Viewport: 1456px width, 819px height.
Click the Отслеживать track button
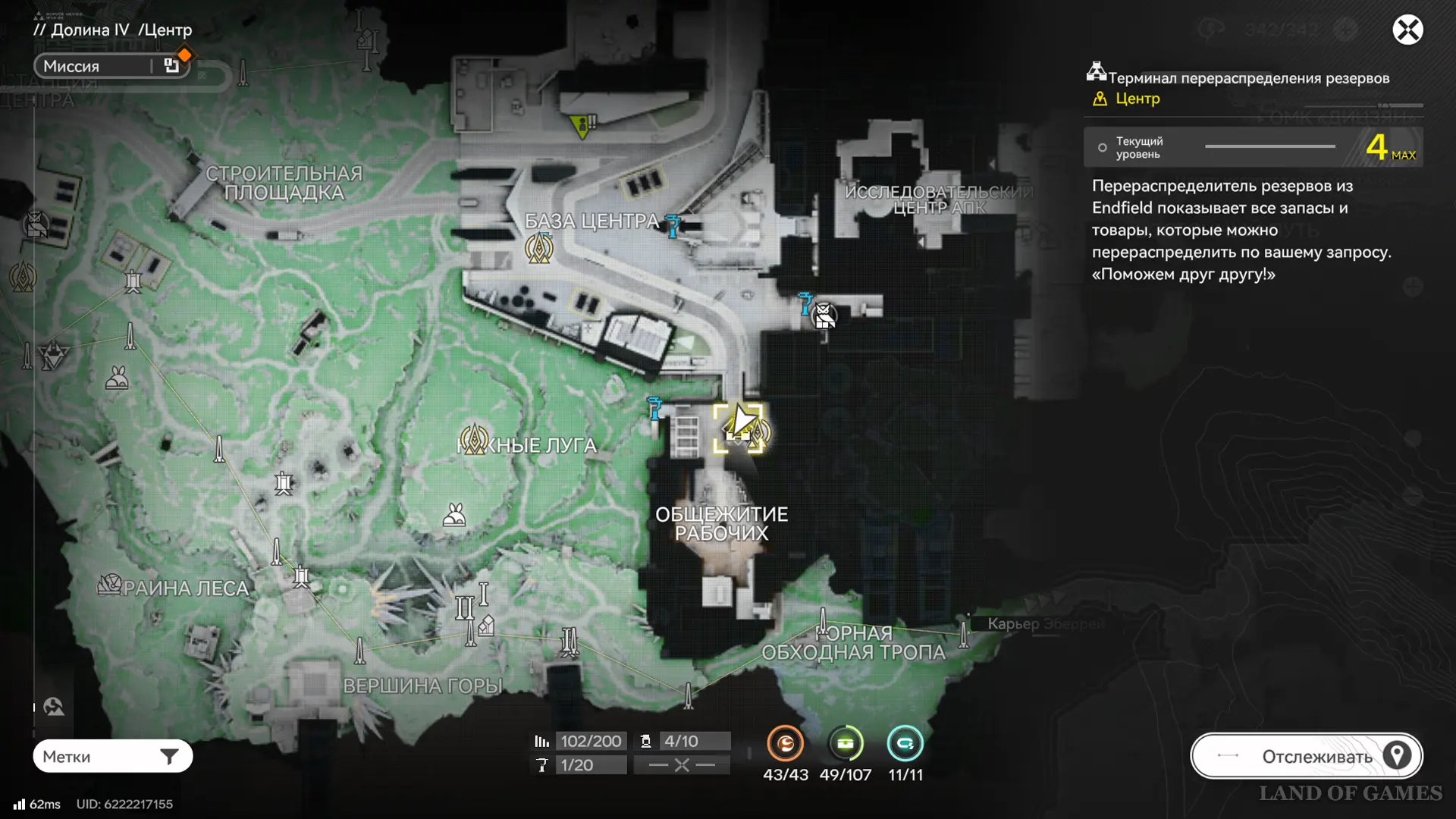tap(1306, 756)
